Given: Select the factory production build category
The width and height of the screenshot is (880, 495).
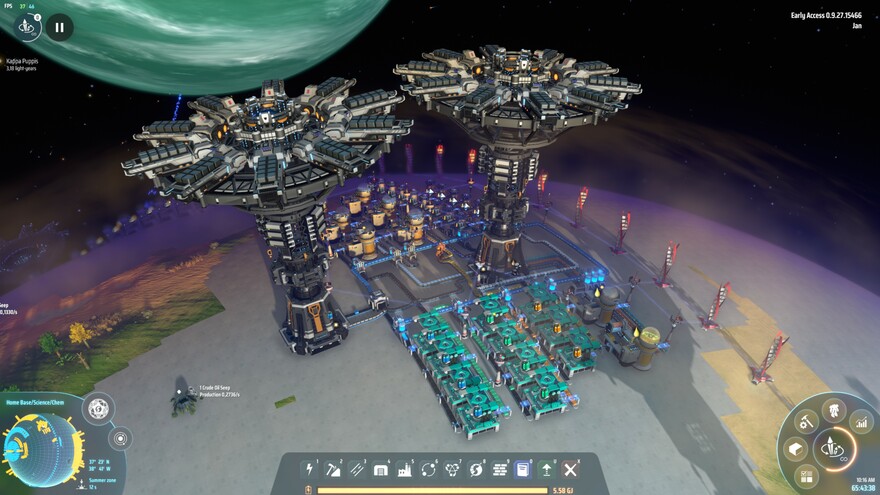Looking at the screenshot, I should click(x=404, y=469).
